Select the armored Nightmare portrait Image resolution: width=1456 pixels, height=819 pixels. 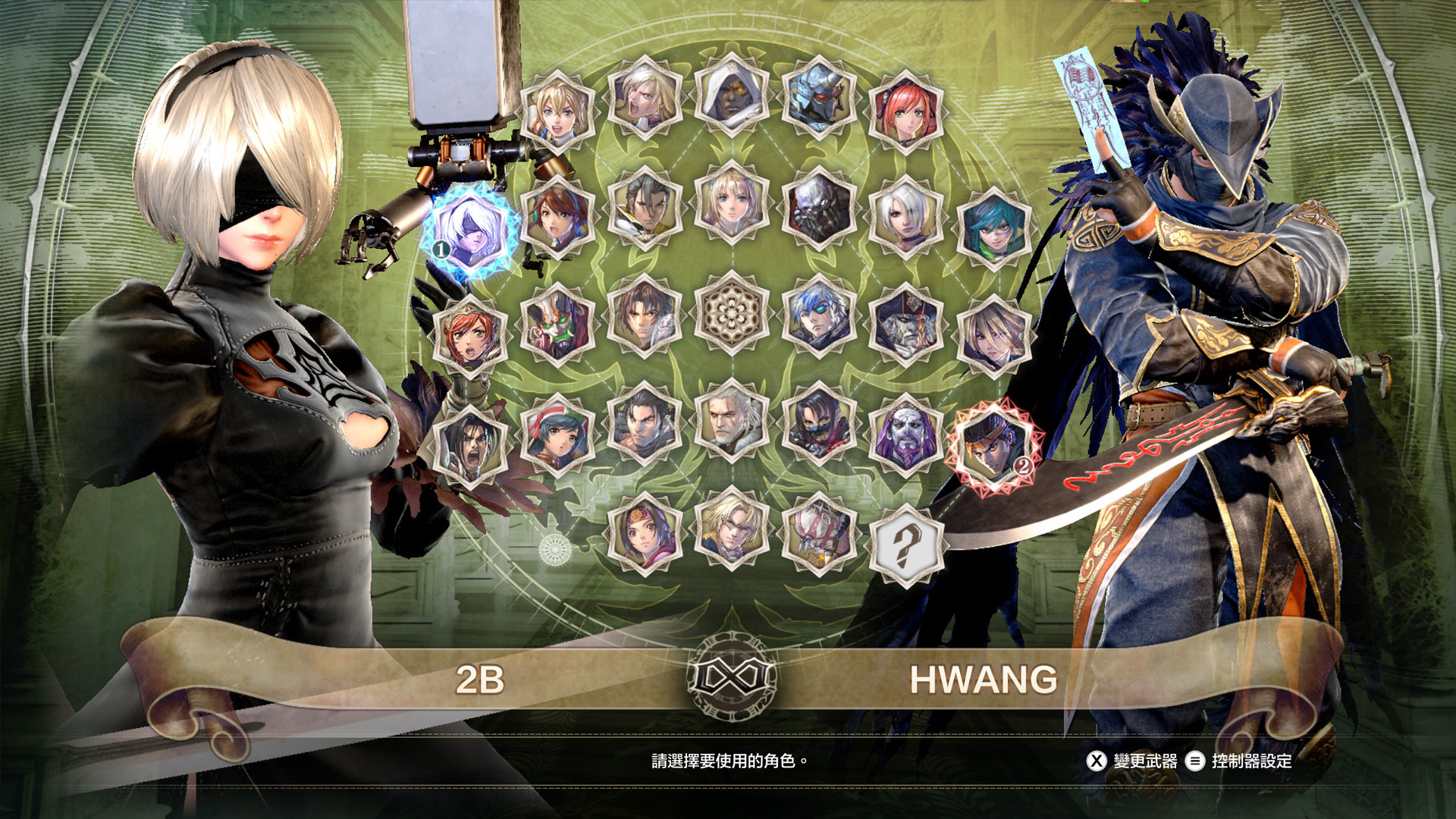tap(819, 99)
